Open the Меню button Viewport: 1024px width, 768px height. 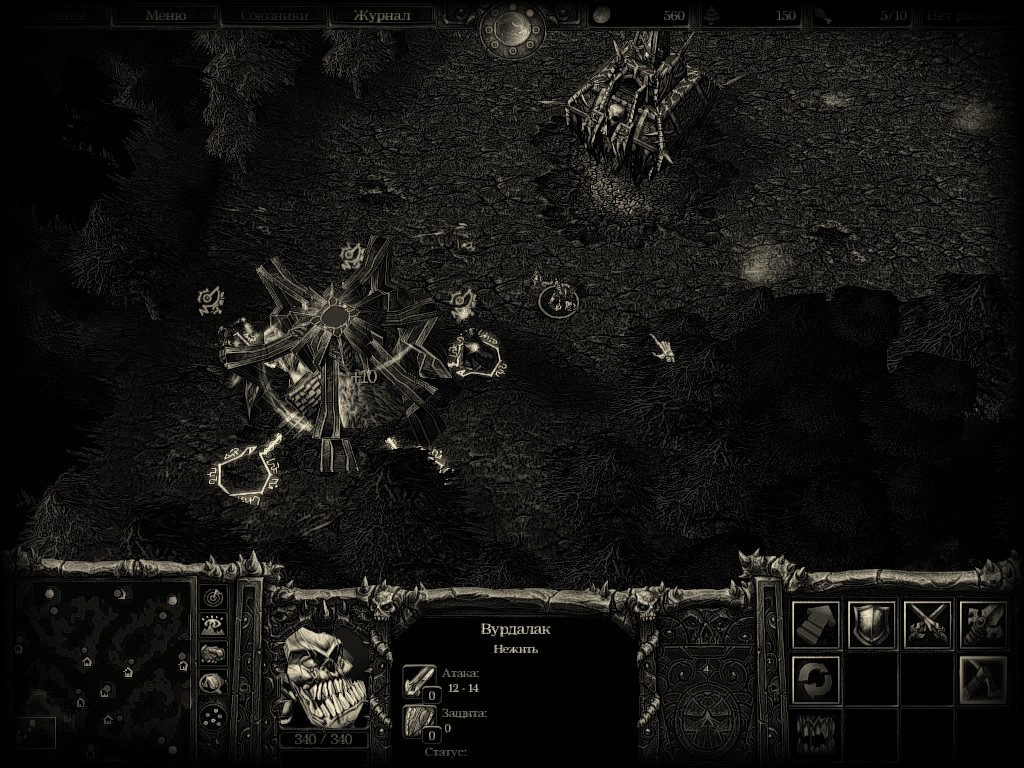[165, 15]
